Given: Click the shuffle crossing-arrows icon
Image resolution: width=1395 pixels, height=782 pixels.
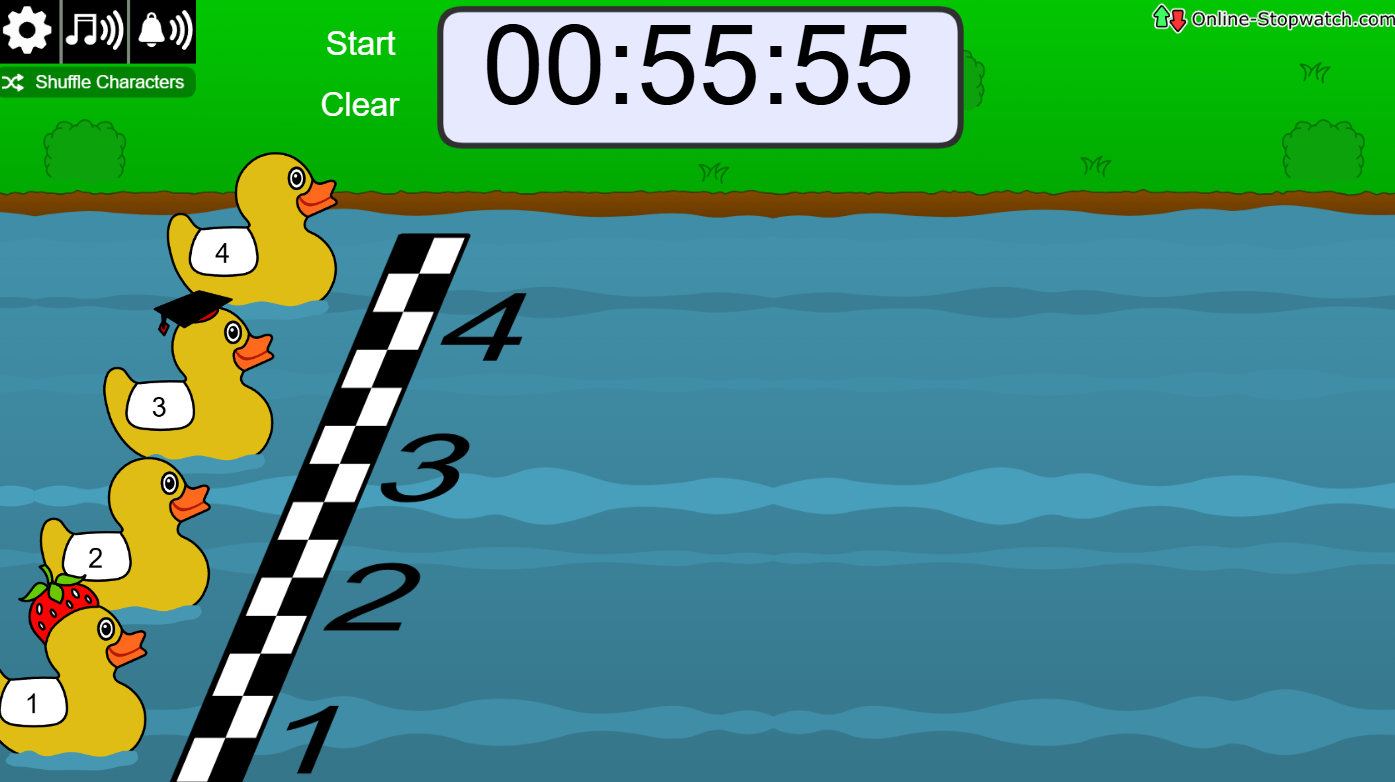Looking at the screenshot, I should 14,82.
